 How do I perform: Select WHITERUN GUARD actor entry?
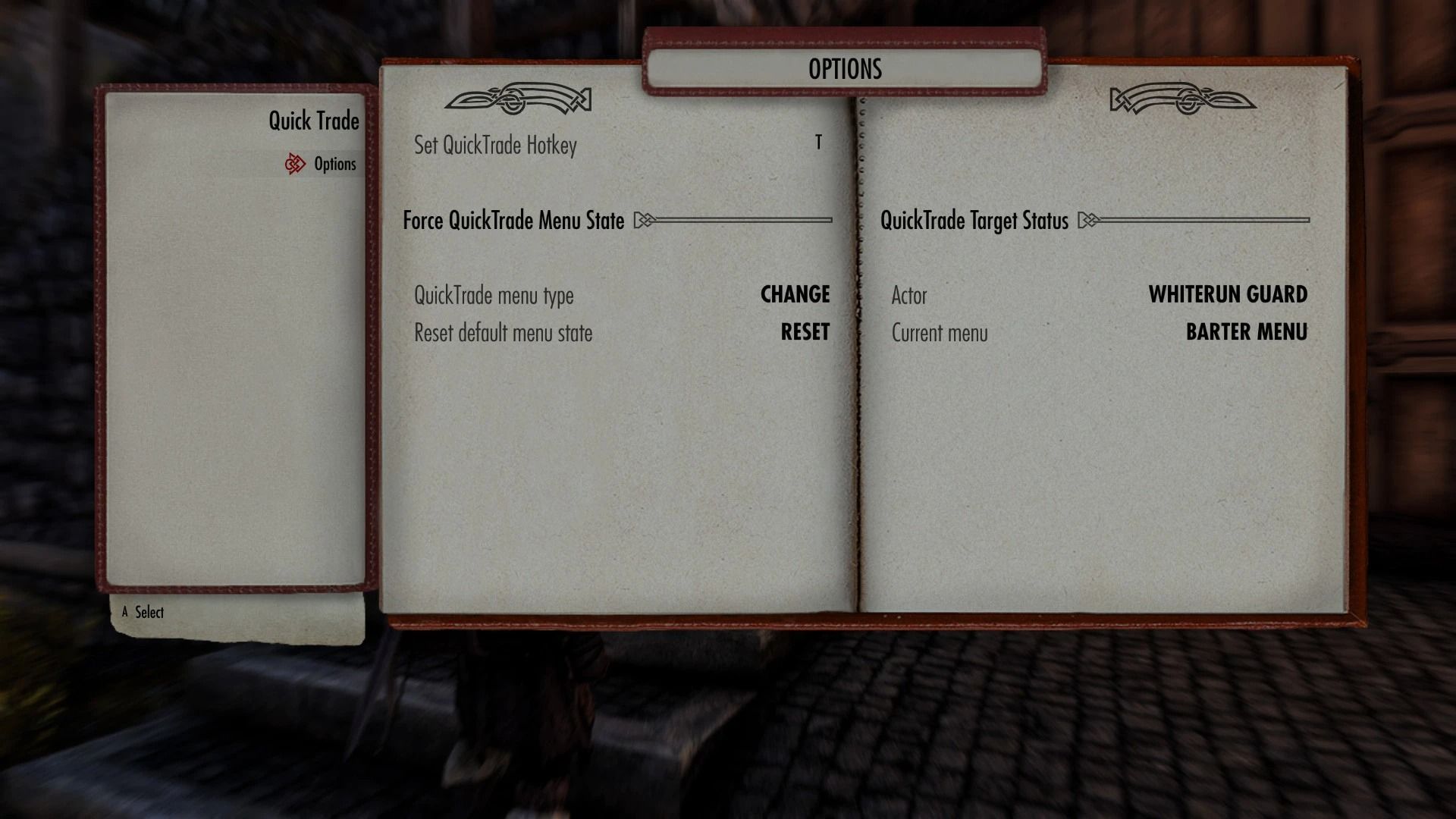1228,295
